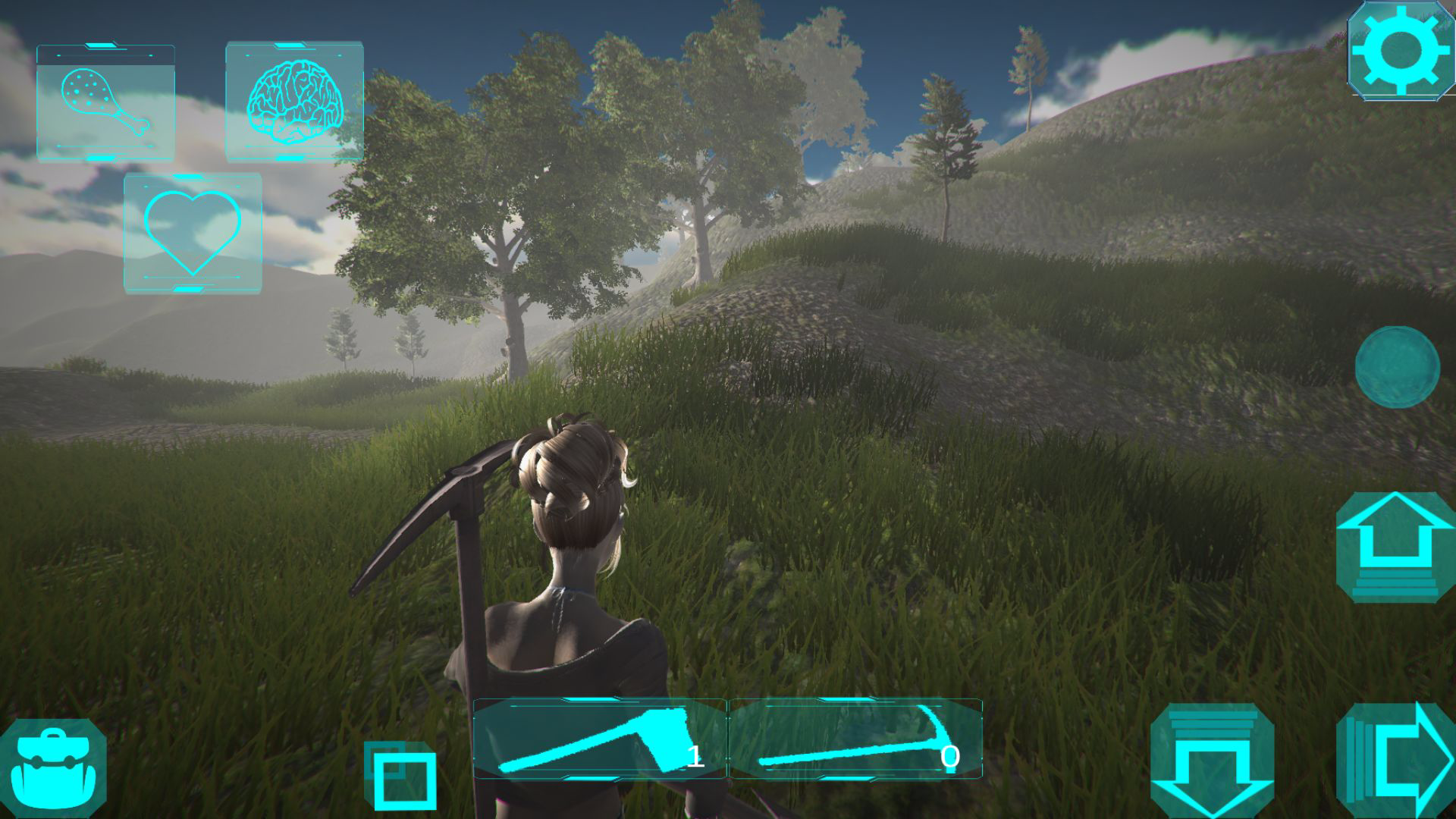The image size is (1456, 819).
Task: Open the backpack inventory
Action: pos(52,767)
